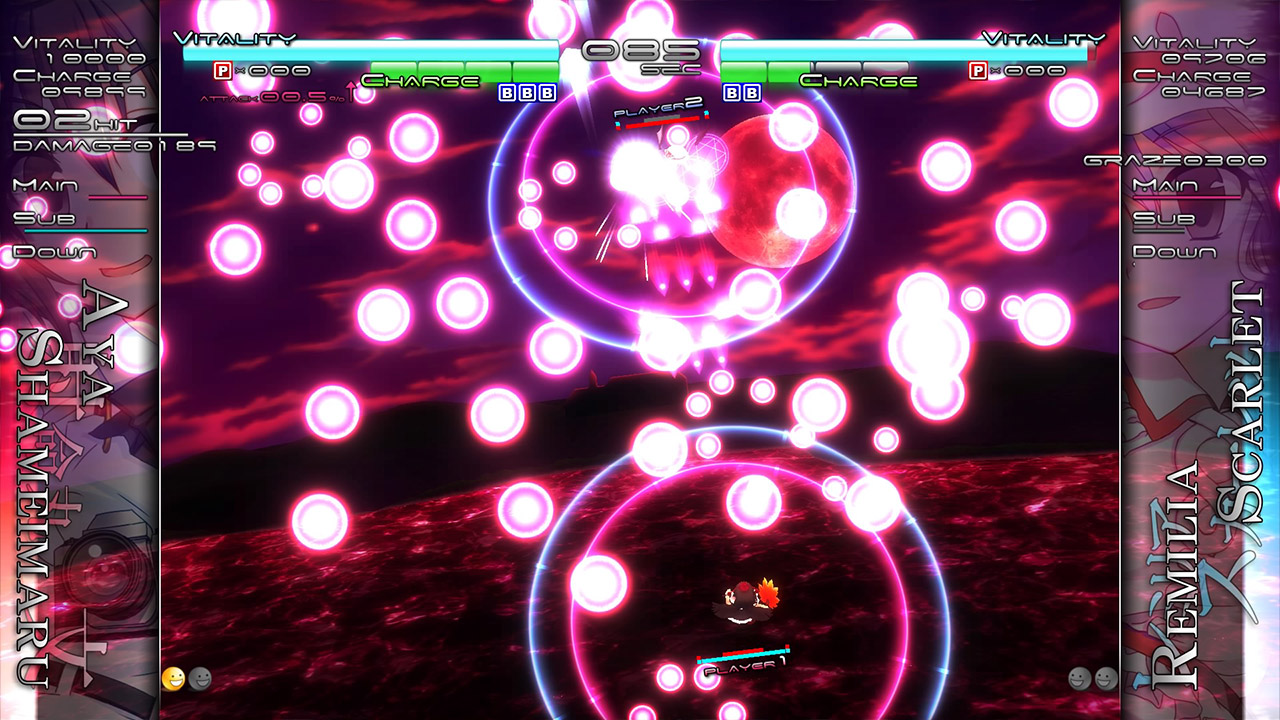Click the smiley icons in the bottom-right corner
This screenshot has height=720, width=1280.
click(x=1093, y=677)
